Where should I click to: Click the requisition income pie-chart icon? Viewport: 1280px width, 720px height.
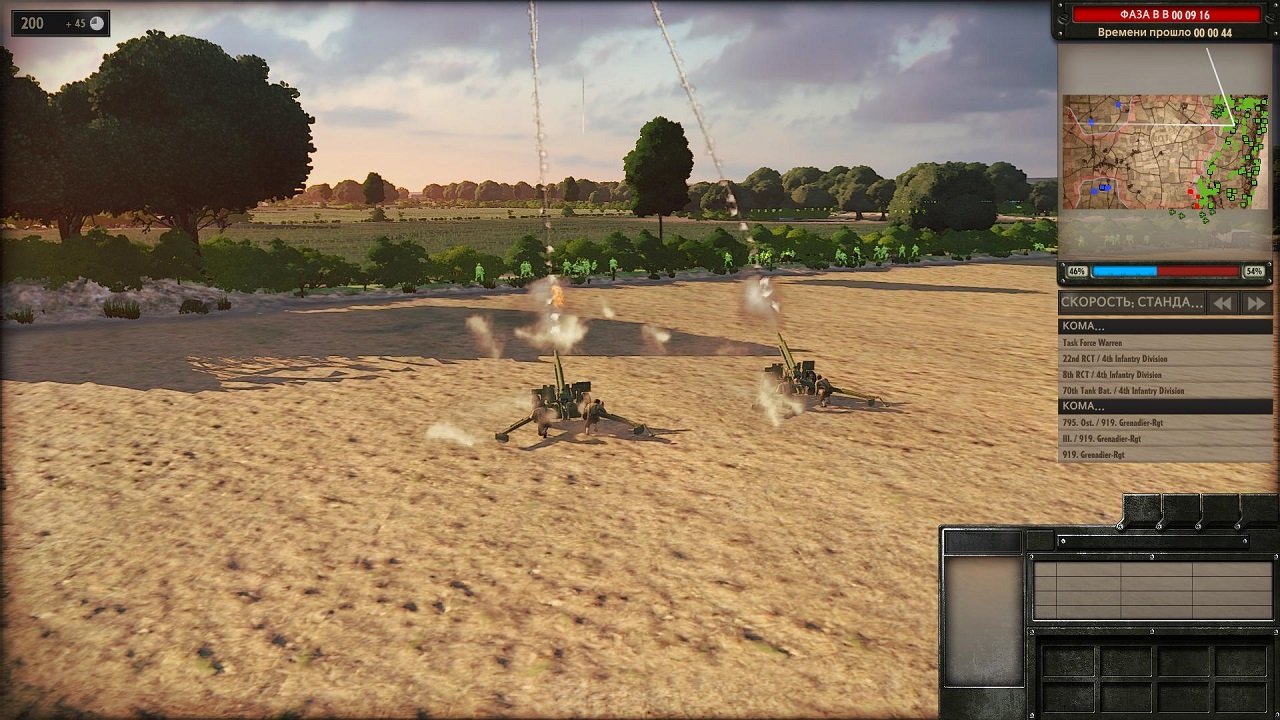[95, 22]
